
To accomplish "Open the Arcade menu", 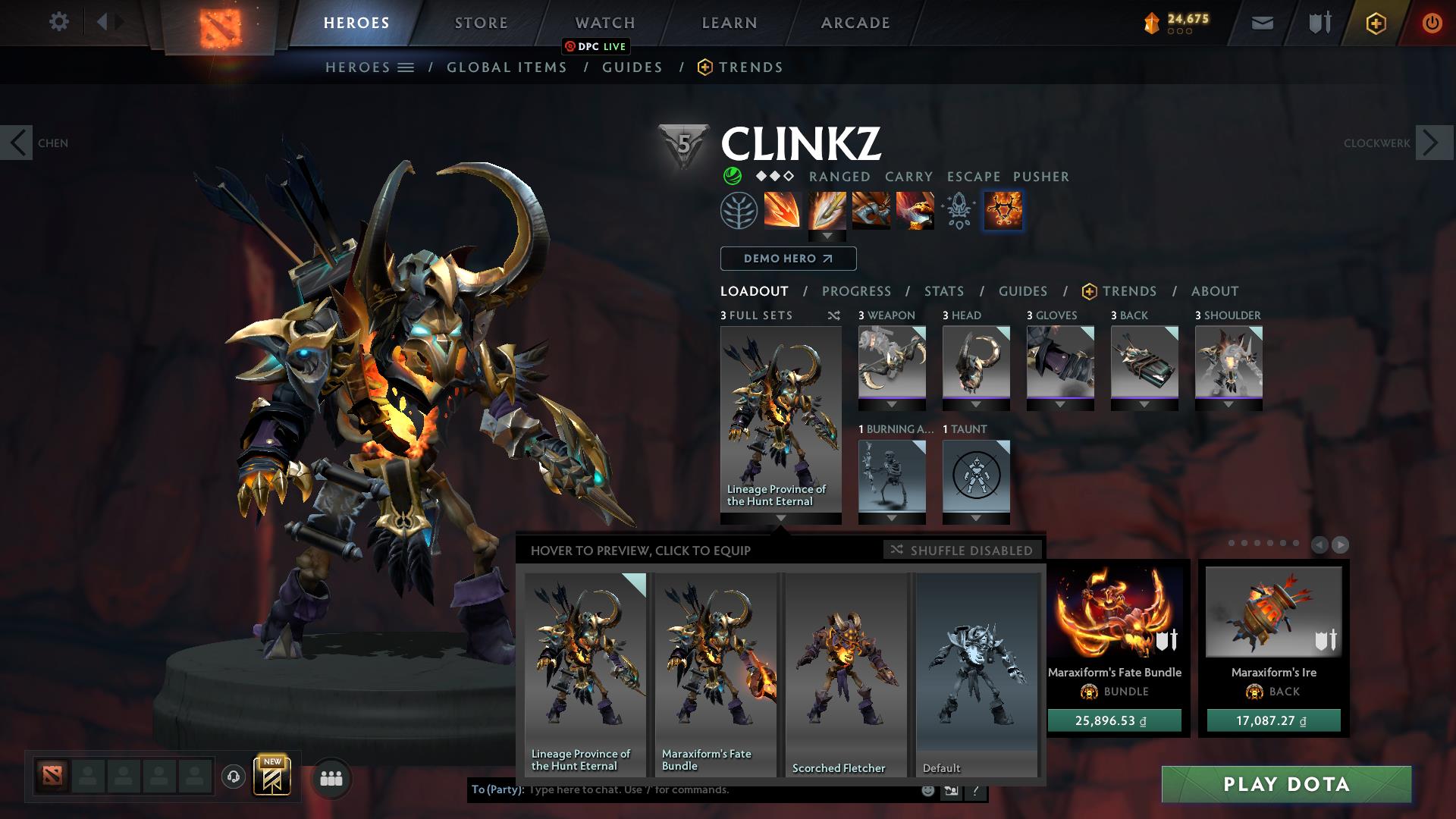I will tap(855, 22).
